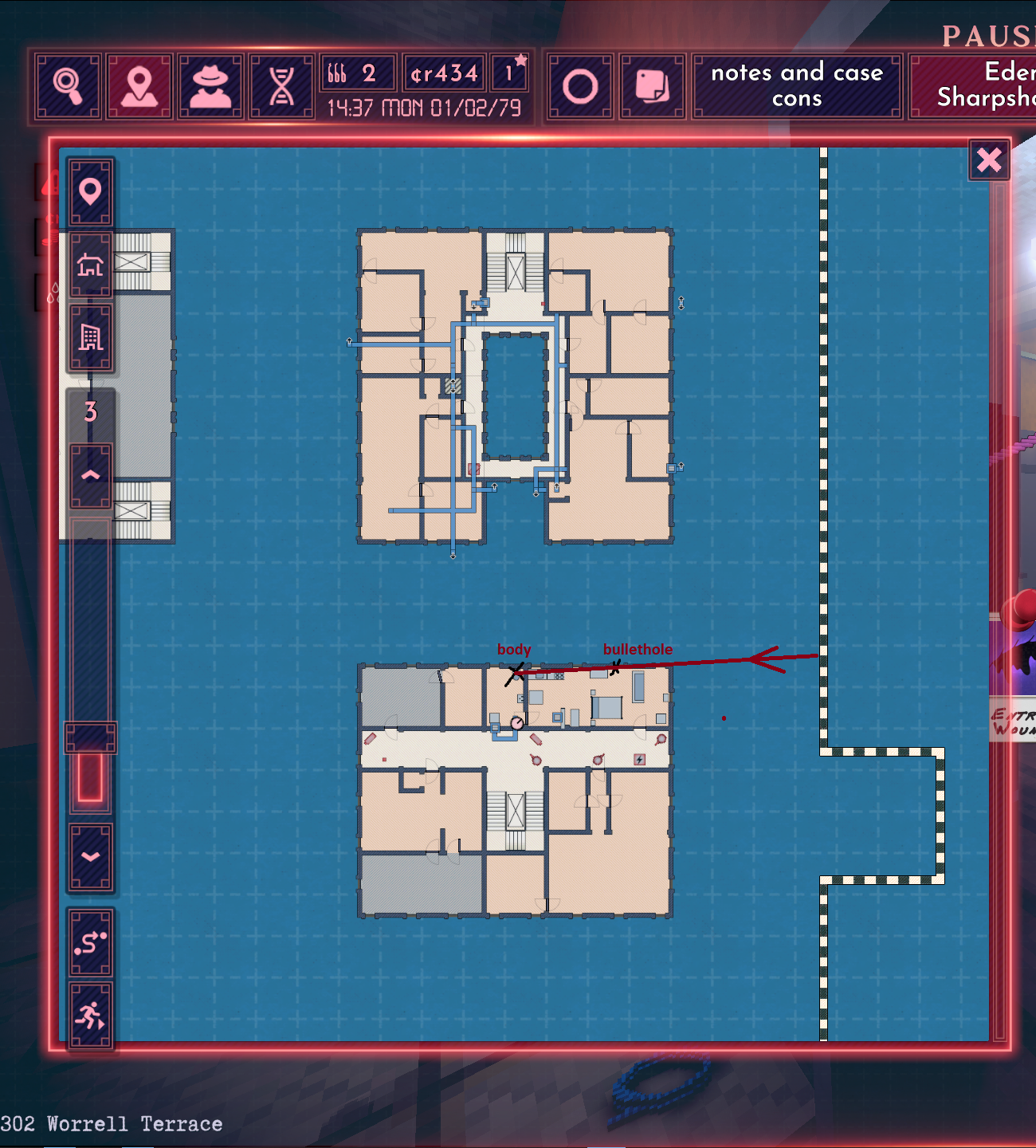
Task: Click the floor number 3 indicator
Action: 90,413
